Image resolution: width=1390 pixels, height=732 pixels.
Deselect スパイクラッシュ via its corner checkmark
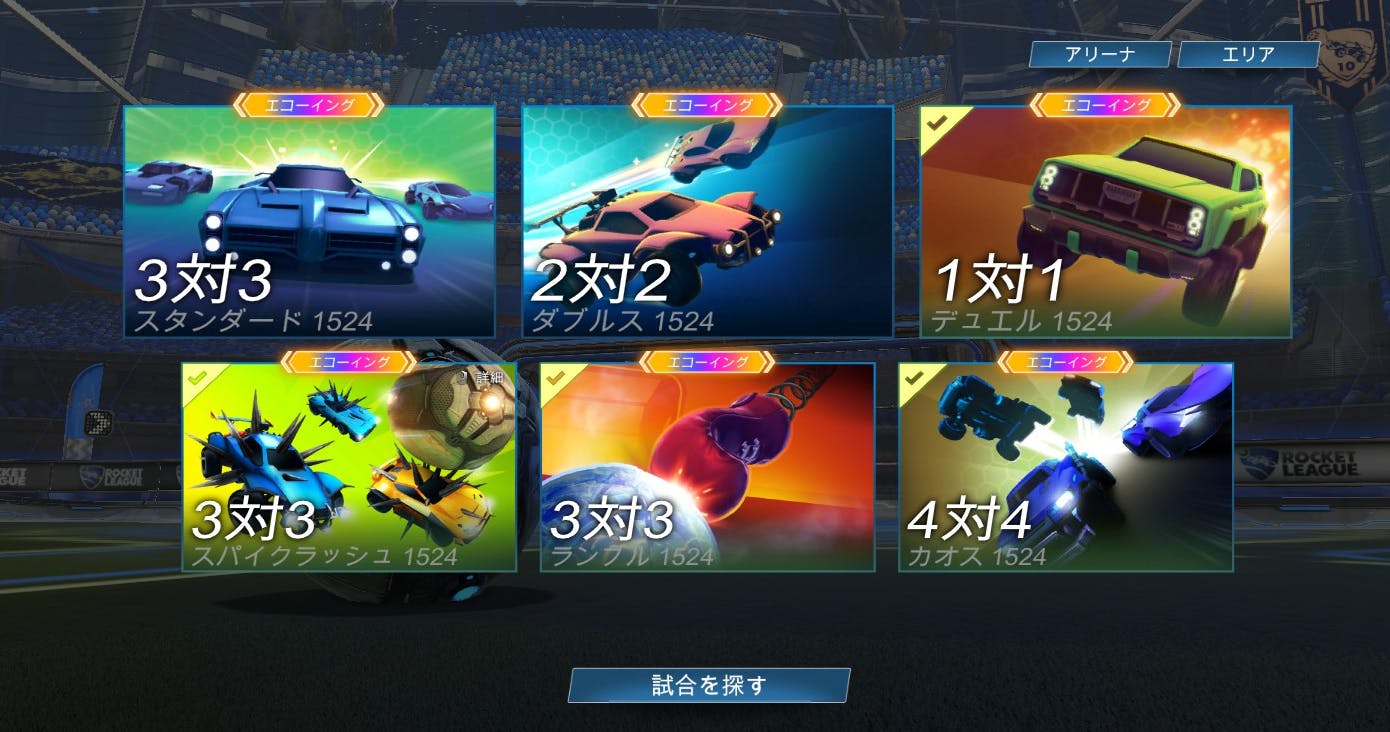click(200, 380)
